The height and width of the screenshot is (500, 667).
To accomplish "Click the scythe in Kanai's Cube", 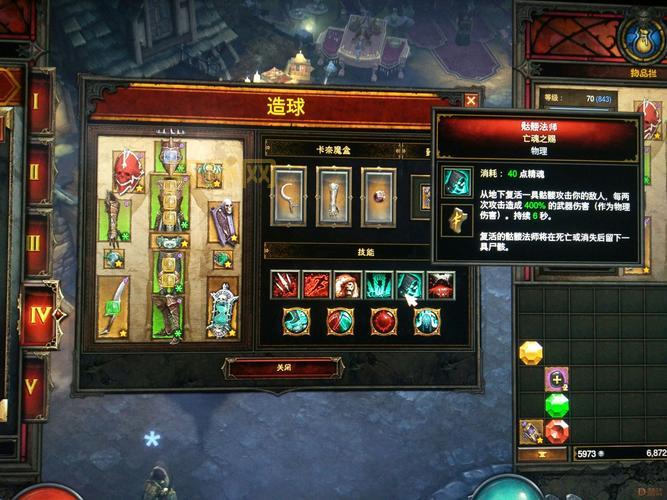I will [289, 196].
